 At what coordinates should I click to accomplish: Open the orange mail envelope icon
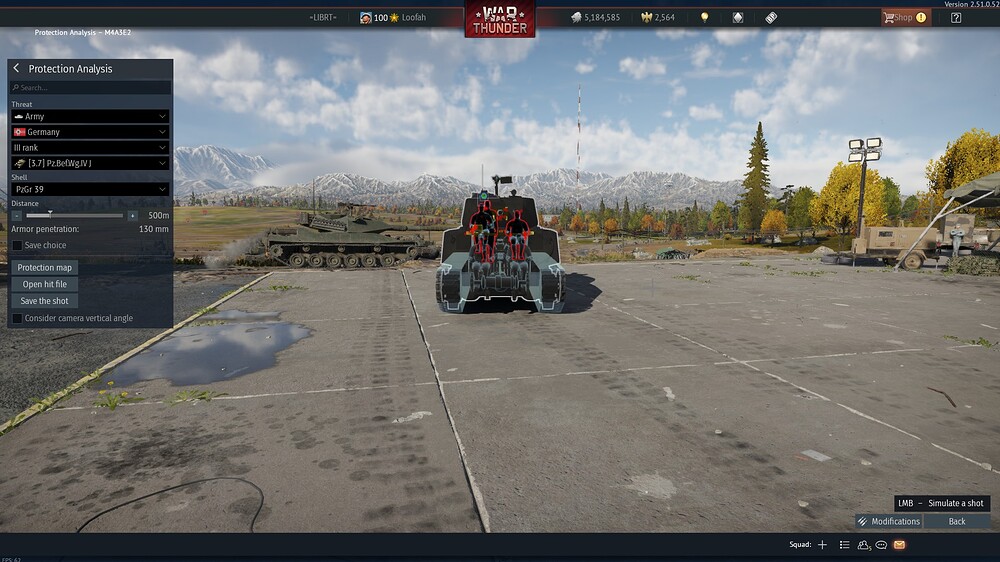coord(899,545)
